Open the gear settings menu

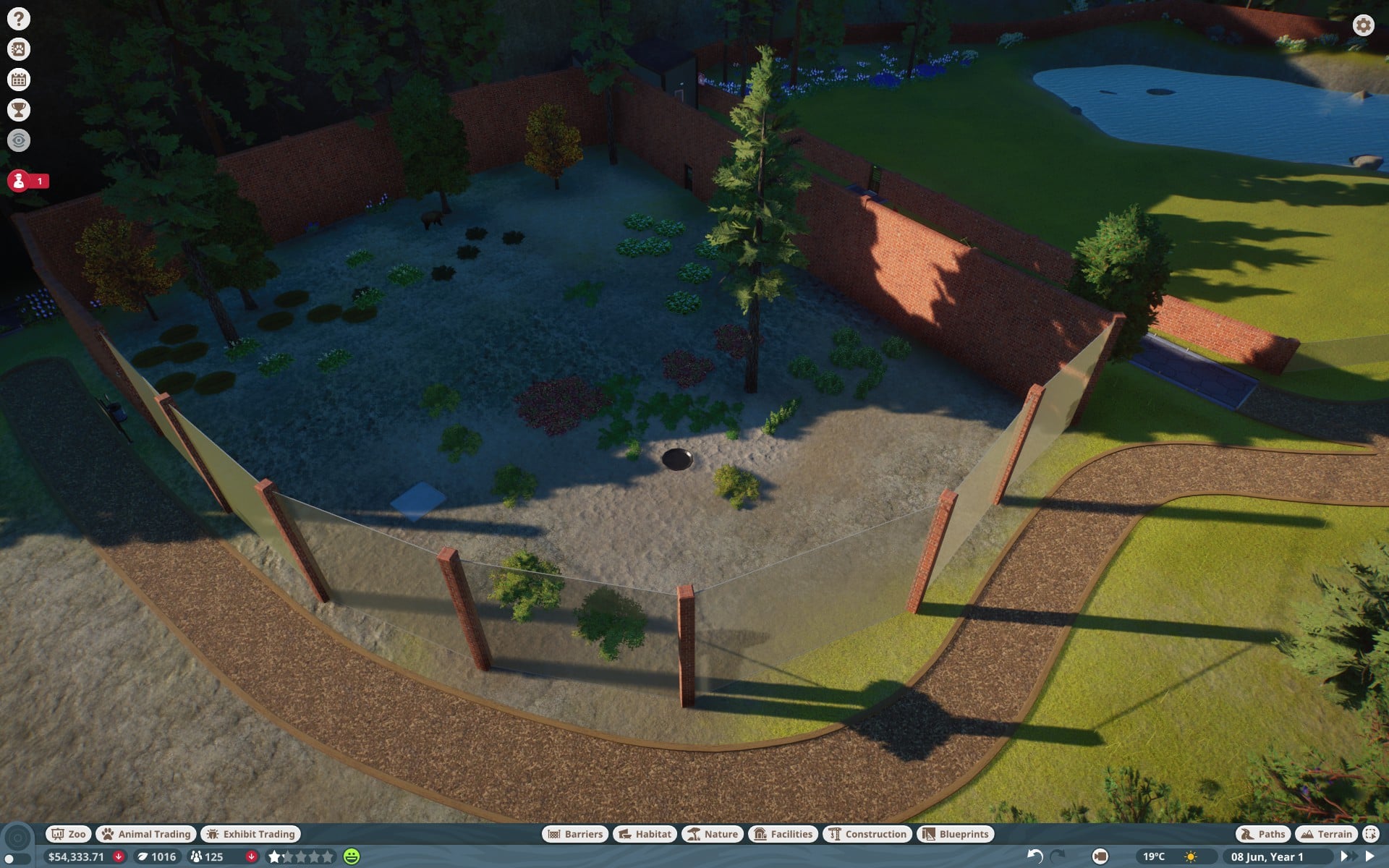(x=1363, y=25)
